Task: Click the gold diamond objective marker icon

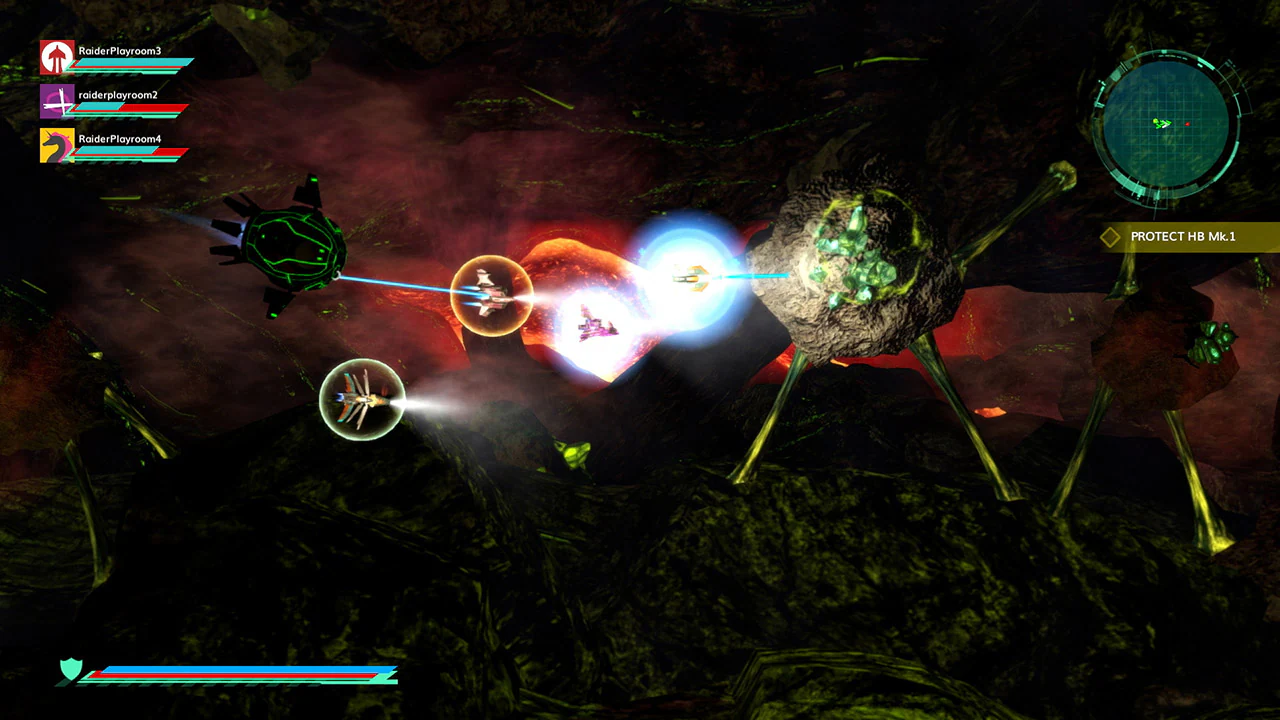Action: pos(1112,237)
